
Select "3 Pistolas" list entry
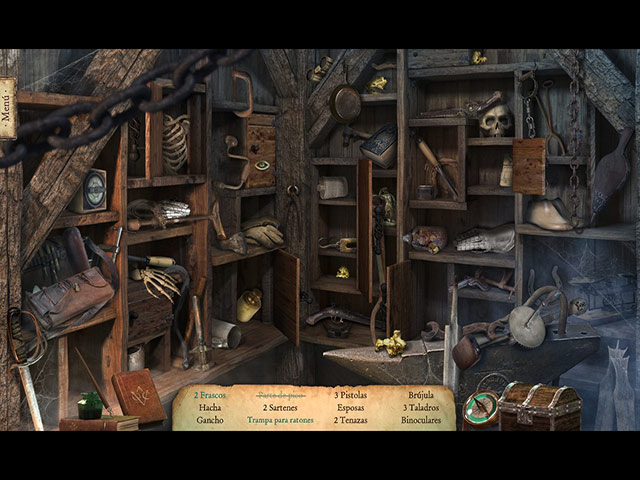tap(349, 395)
